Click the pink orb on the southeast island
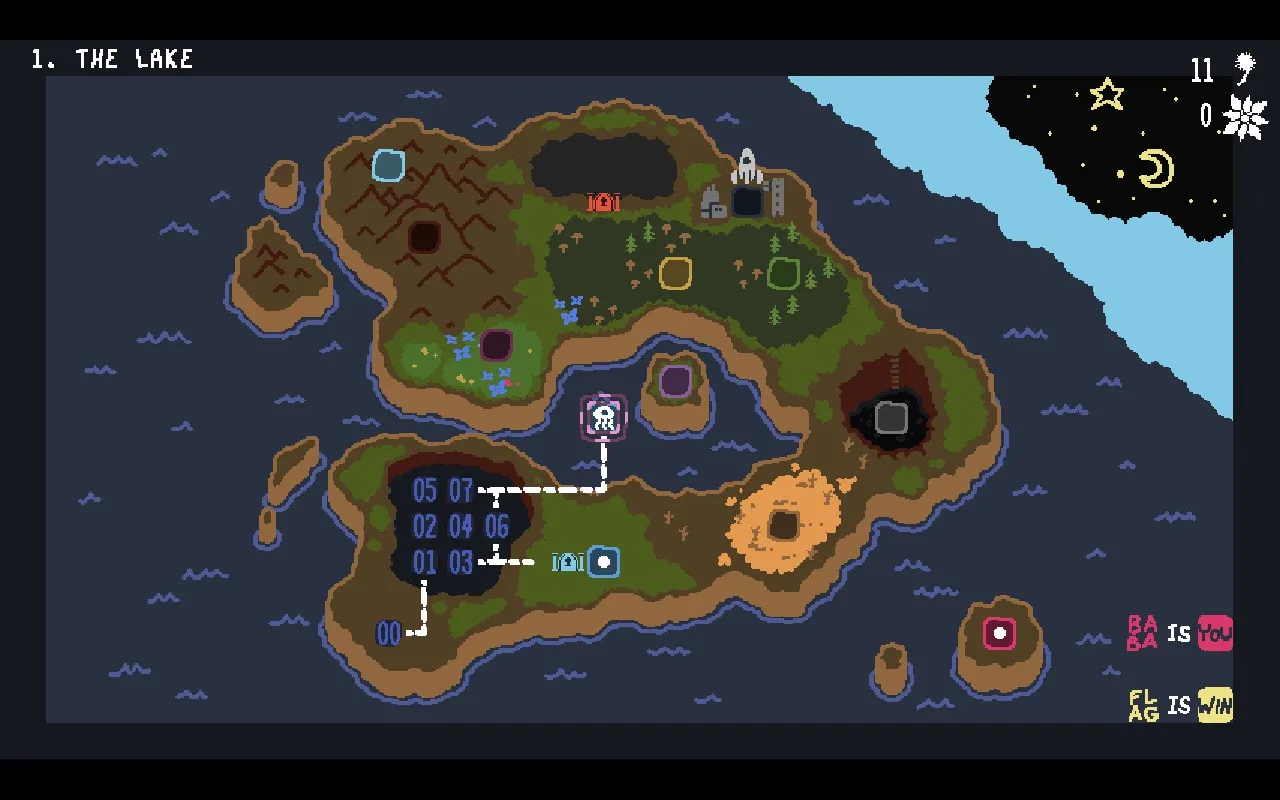The height and width of the screenshot is (800, 1280). 999,633
